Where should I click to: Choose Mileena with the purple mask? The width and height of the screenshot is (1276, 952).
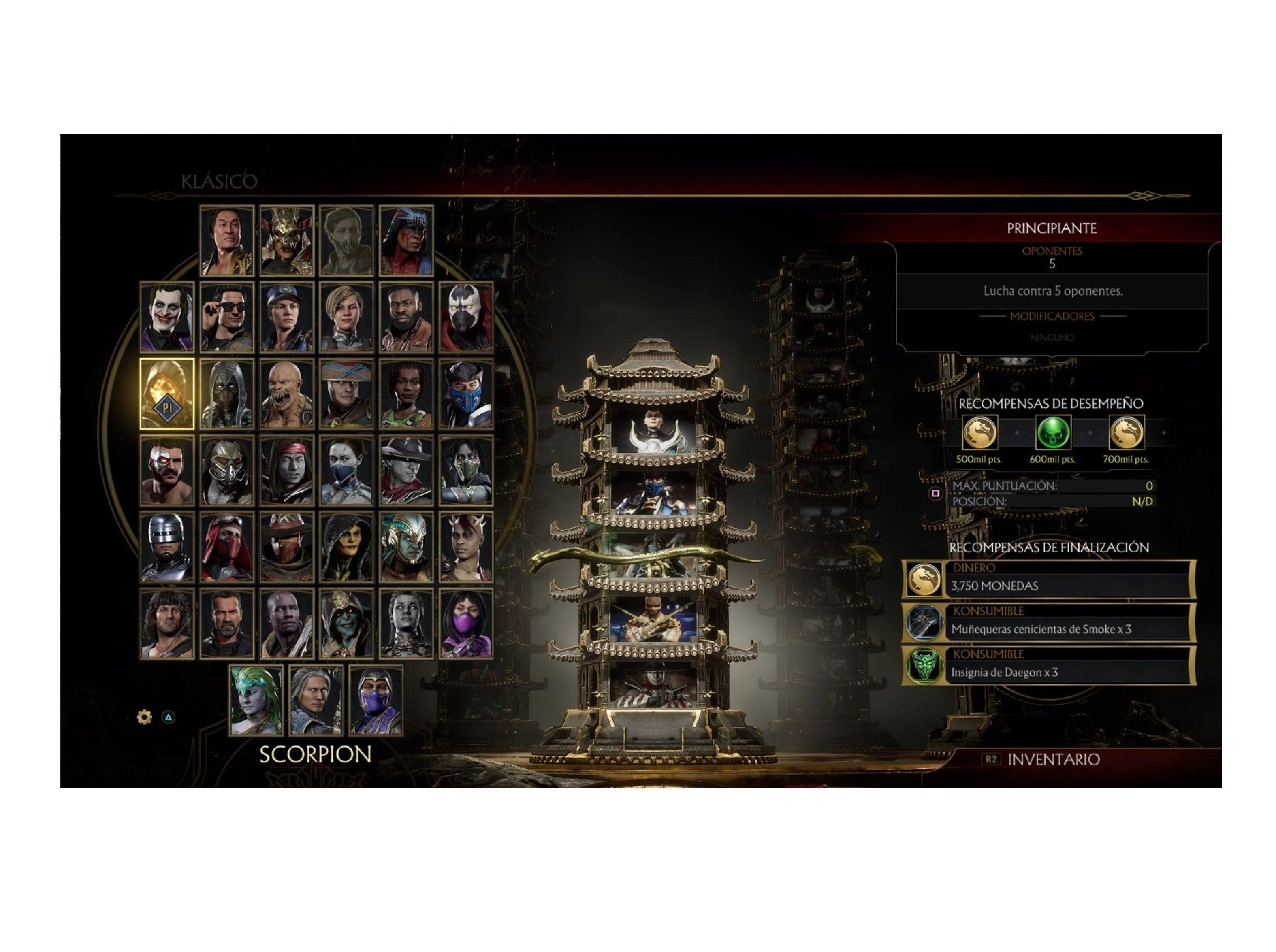(x=466, y=624)
